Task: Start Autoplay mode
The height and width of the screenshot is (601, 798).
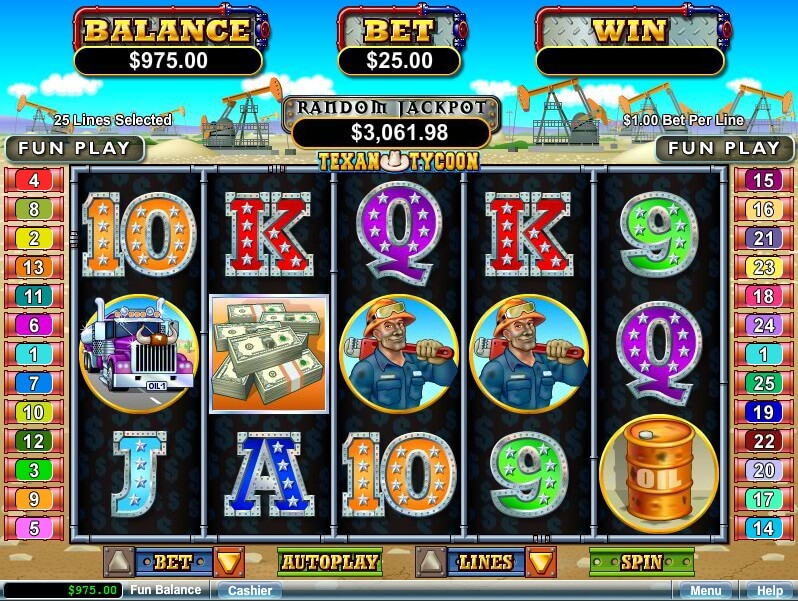Action: click(x=329, y=562)
